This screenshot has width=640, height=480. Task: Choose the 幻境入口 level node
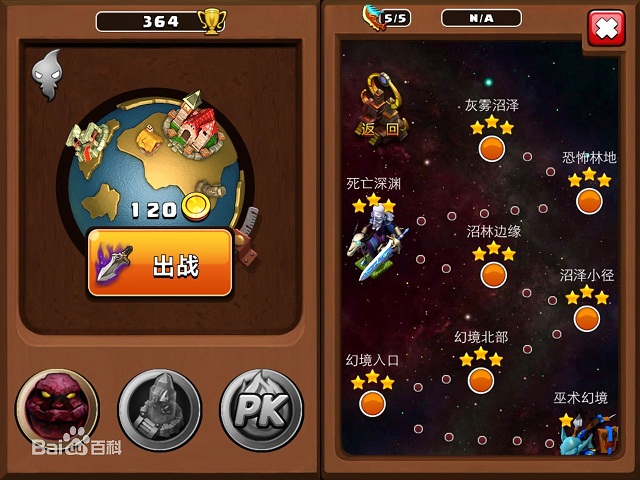[372, 402]
